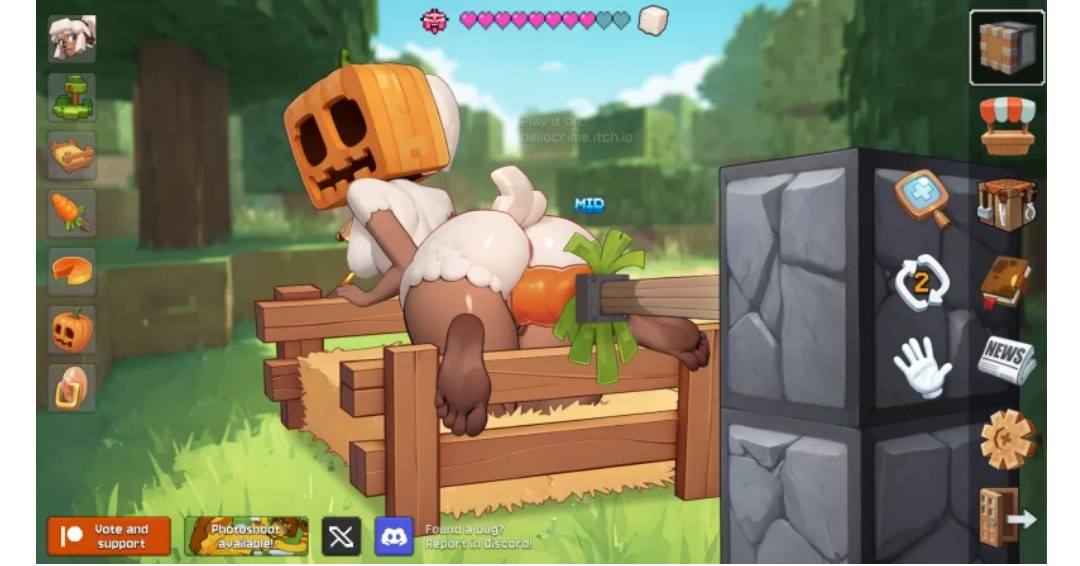Open the market stall shop
The height and width of the screenshot is (566, 1080).
pos(1007,125)
